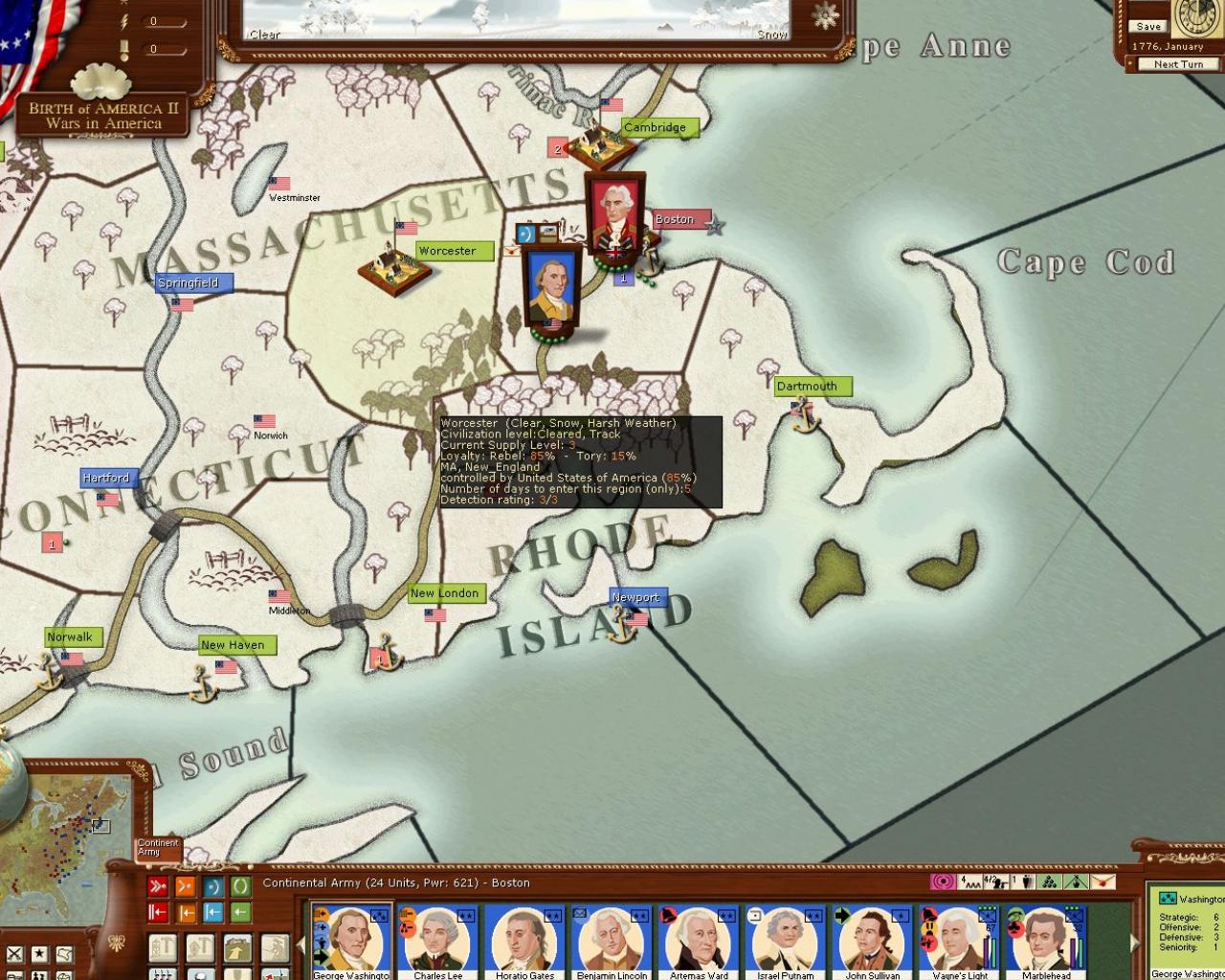Click the raid/sabotage figure icon
The image size is (1225, 980).
point(276,947)
